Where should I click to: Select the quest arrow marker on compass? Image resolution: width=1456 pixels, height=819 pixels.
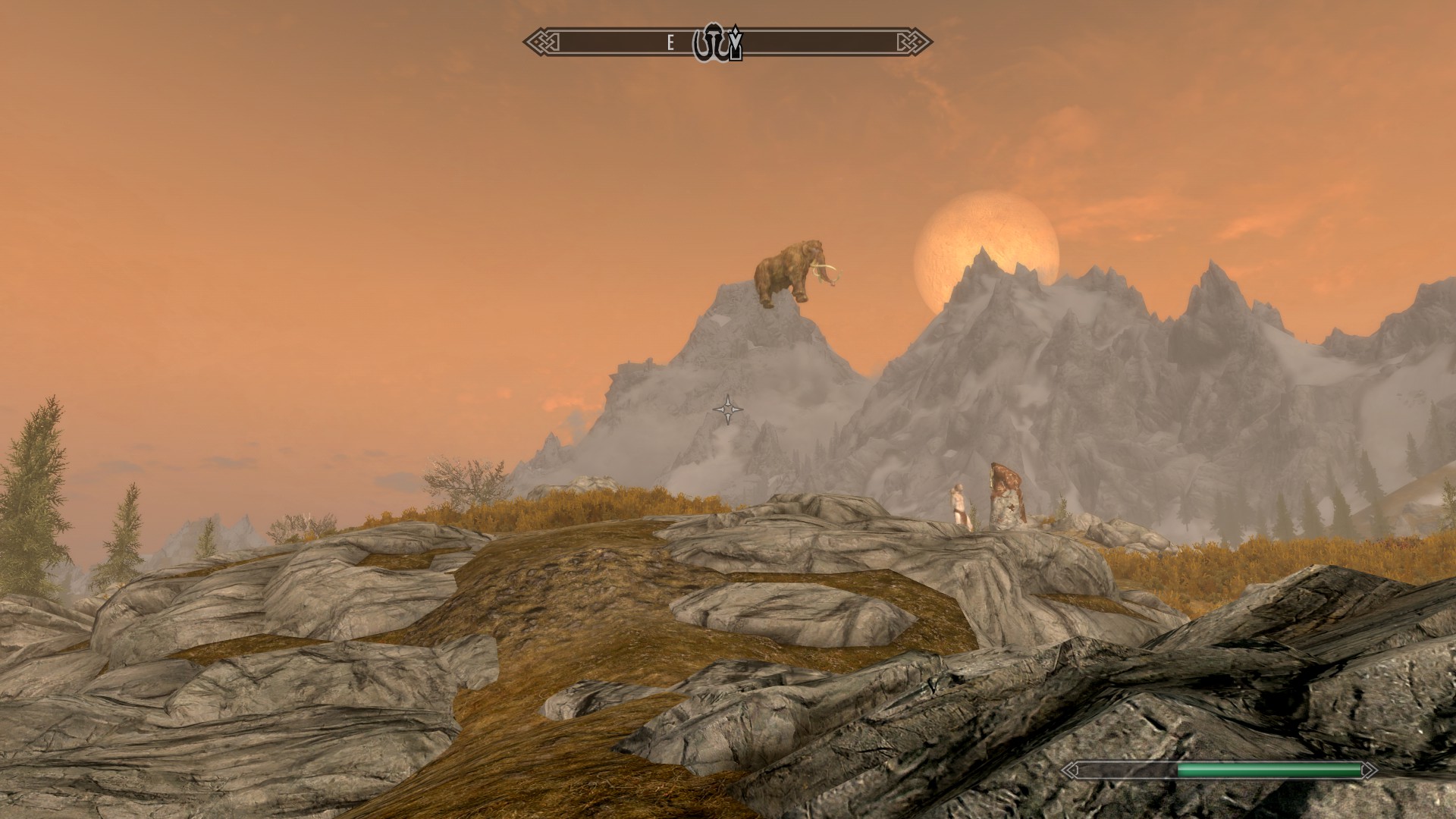point(735,44)
